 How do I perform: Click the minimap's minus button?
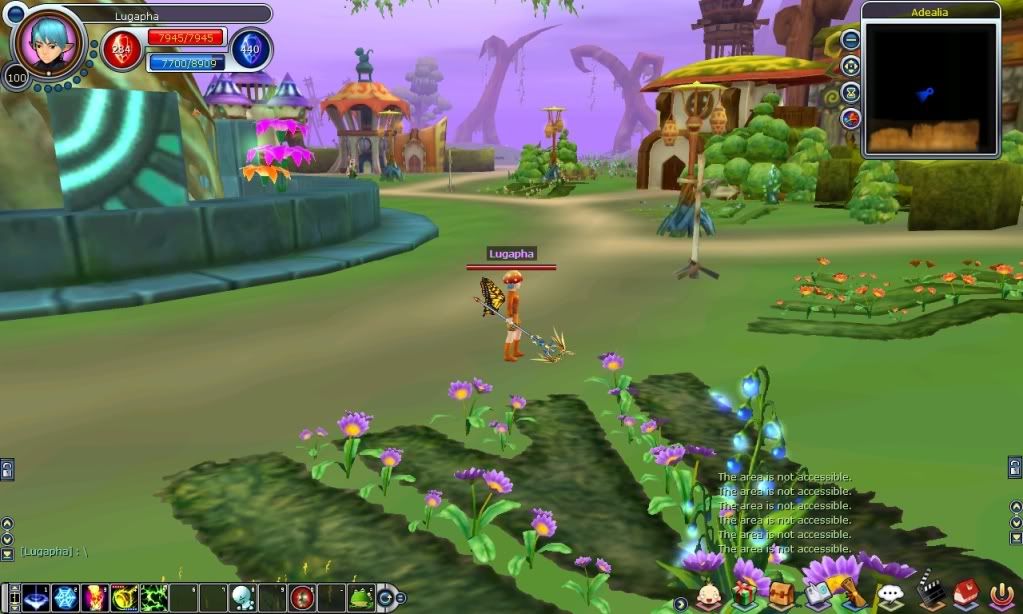tap(851, 41)
